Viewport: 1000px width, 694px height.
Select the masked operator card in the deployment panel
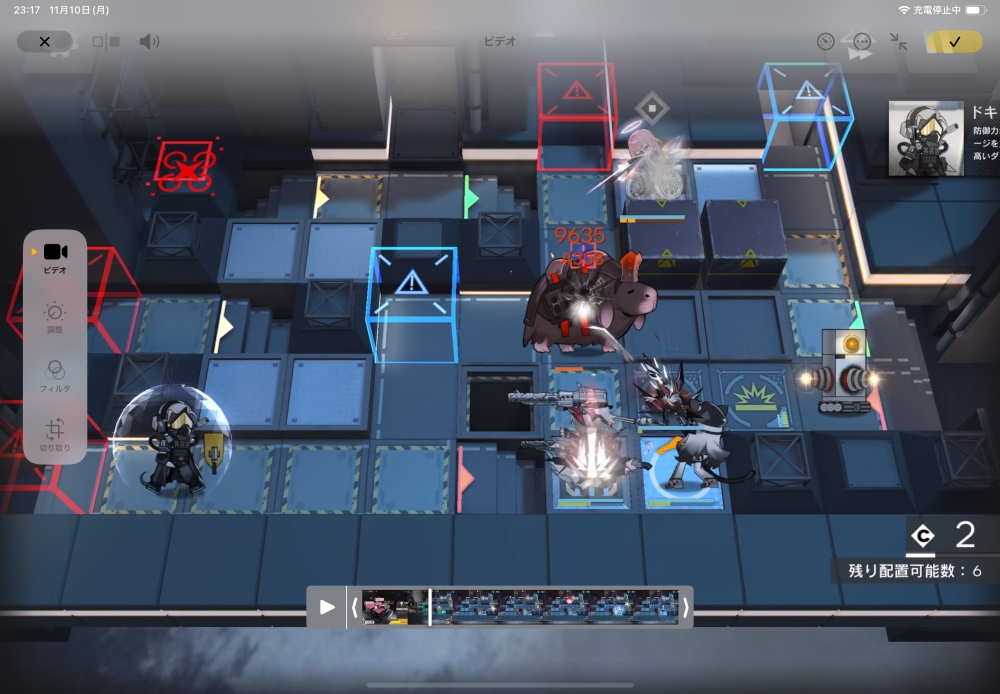(926, 139)
